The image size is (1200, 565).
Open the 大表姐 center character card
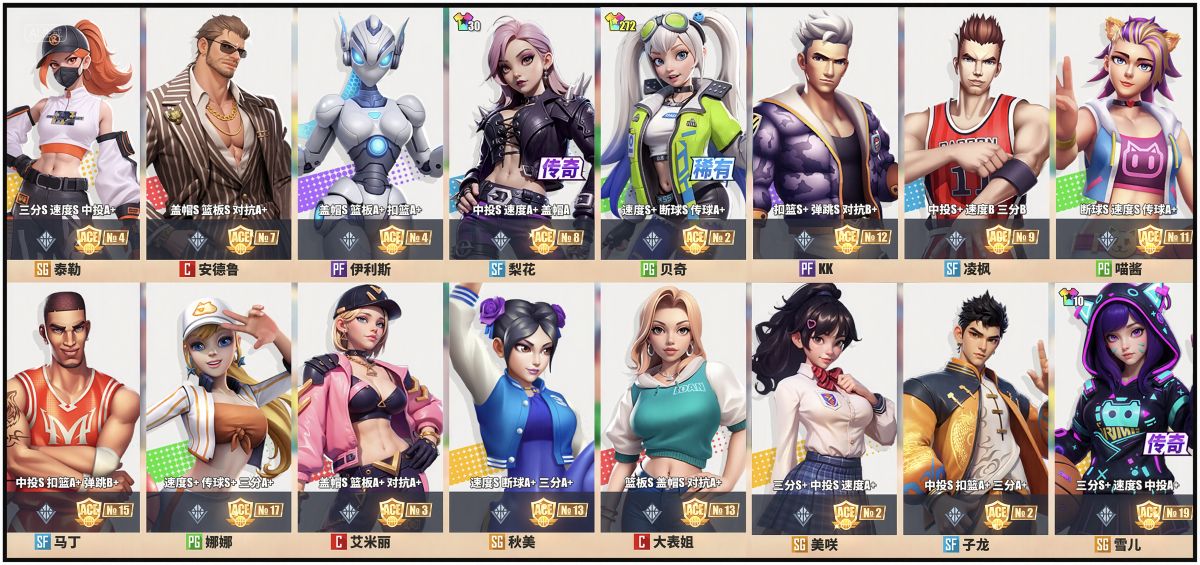pyautogui.click(x=672, y=410)
